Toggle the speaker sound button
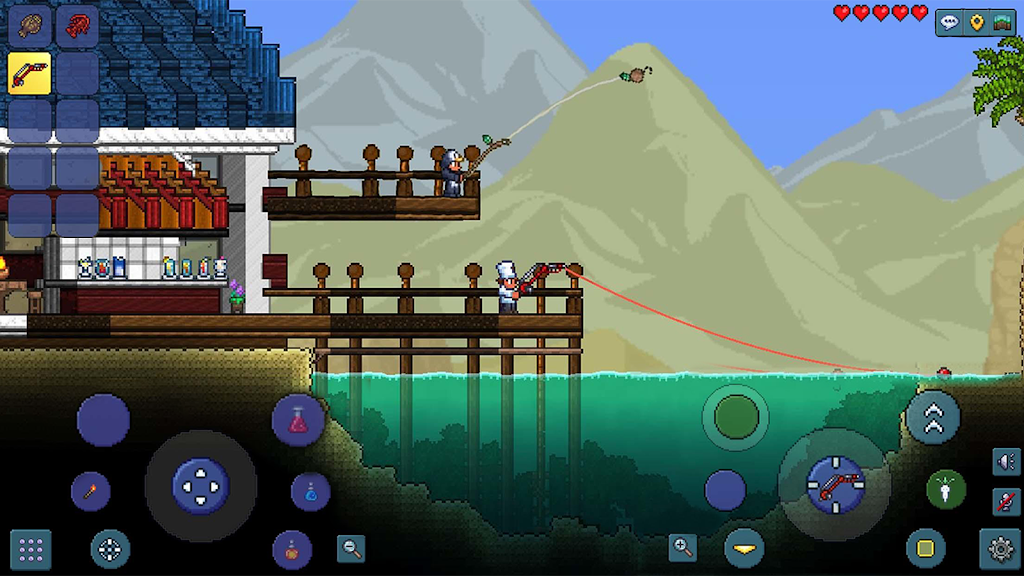1024x576 pixels. [x=1006, y=461]
